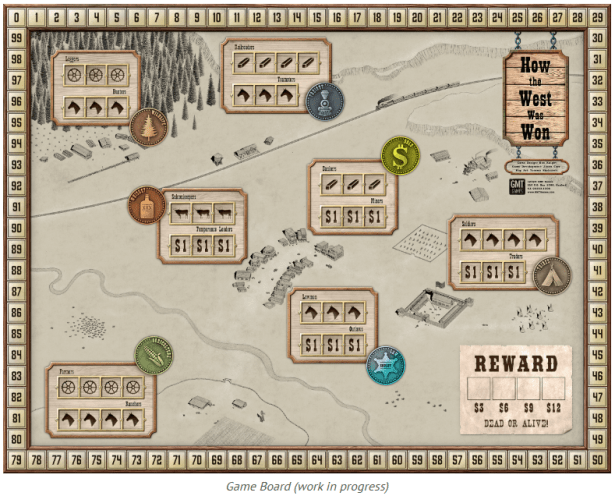Pick the locomotive railroad token
Viewport: 615px width, 496px height.
(324, 101)
